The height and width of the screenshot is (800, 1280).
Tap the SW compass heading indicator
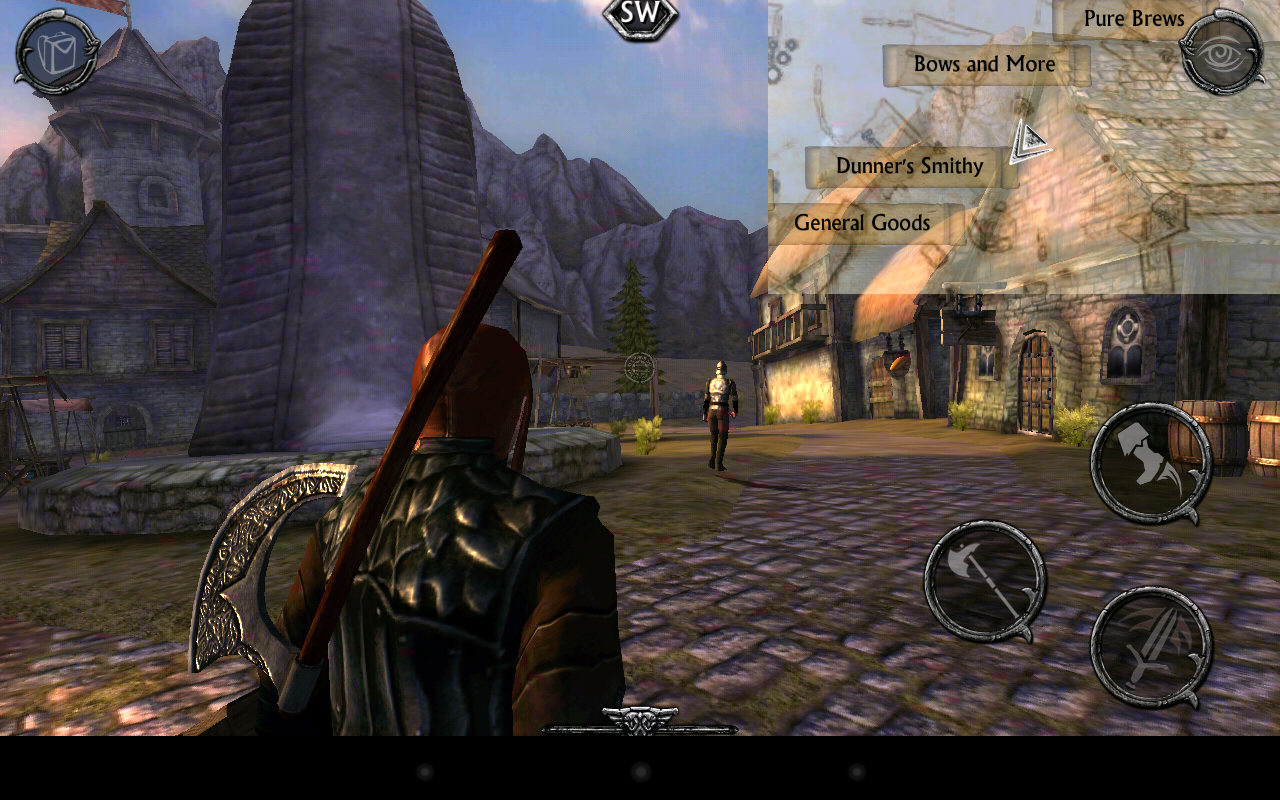pos(639,15)
